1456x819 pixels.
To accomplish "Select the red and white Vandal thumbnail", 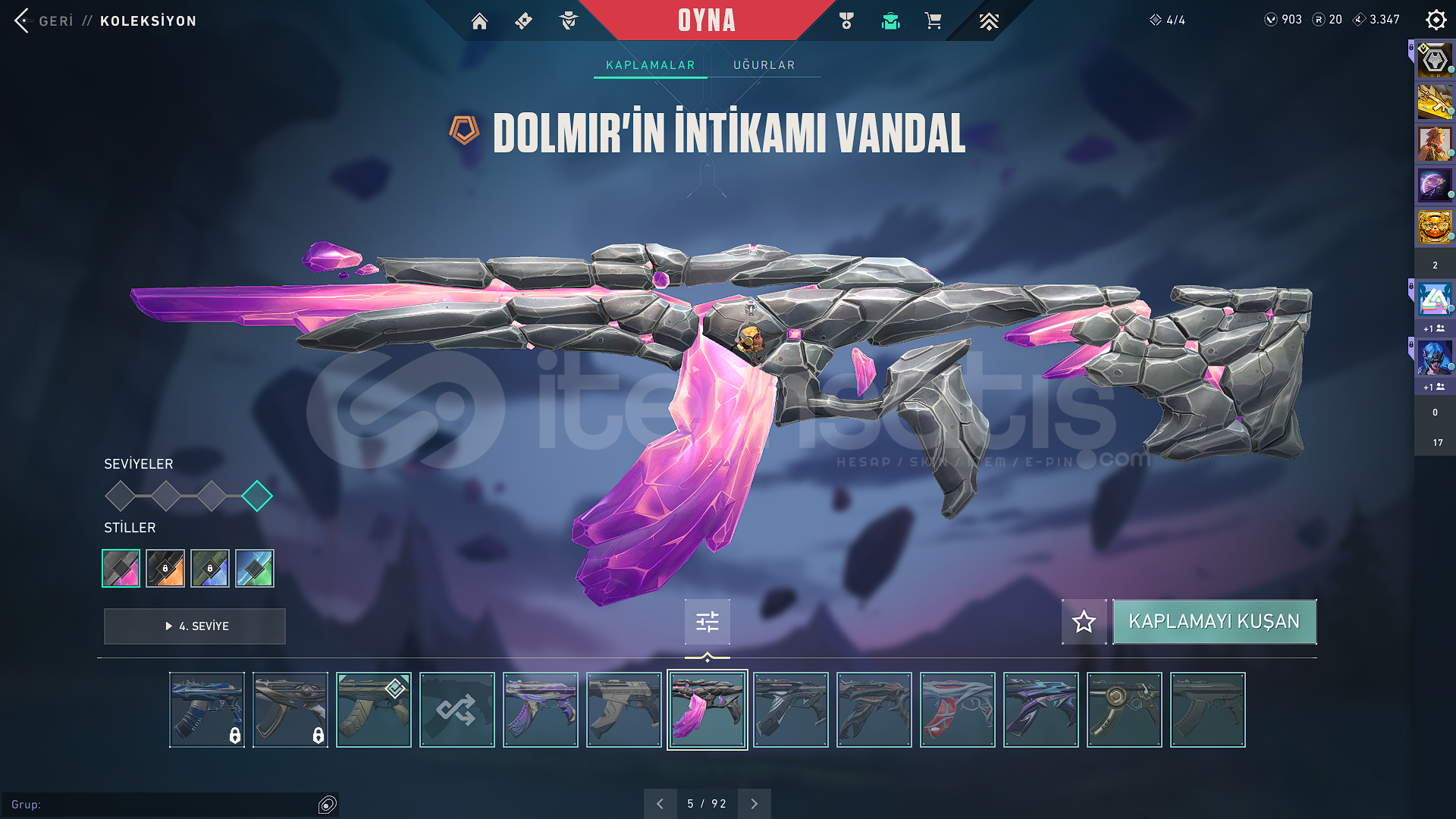I will point(957,710).
